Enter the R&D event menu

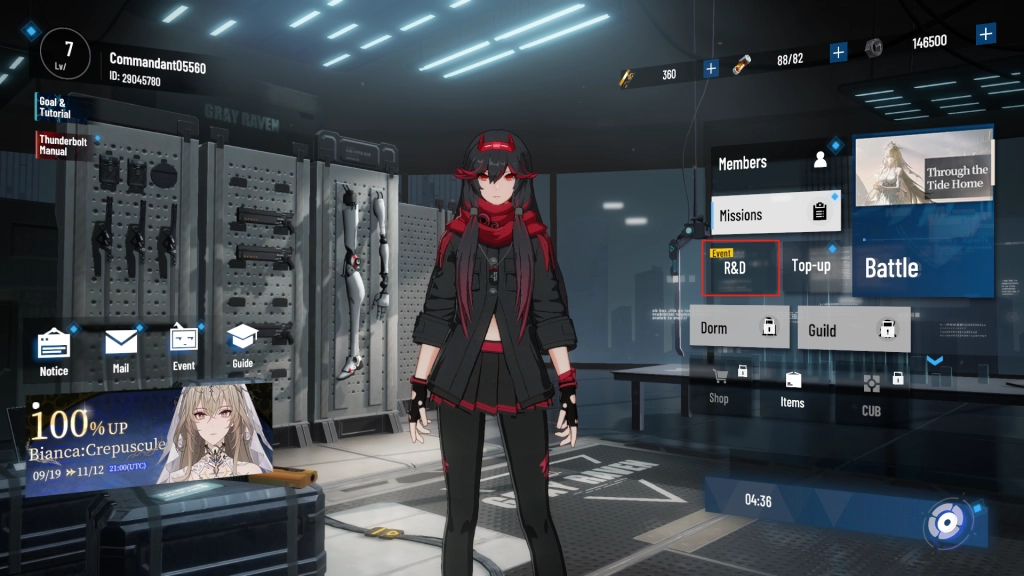(x=740, y=267)
